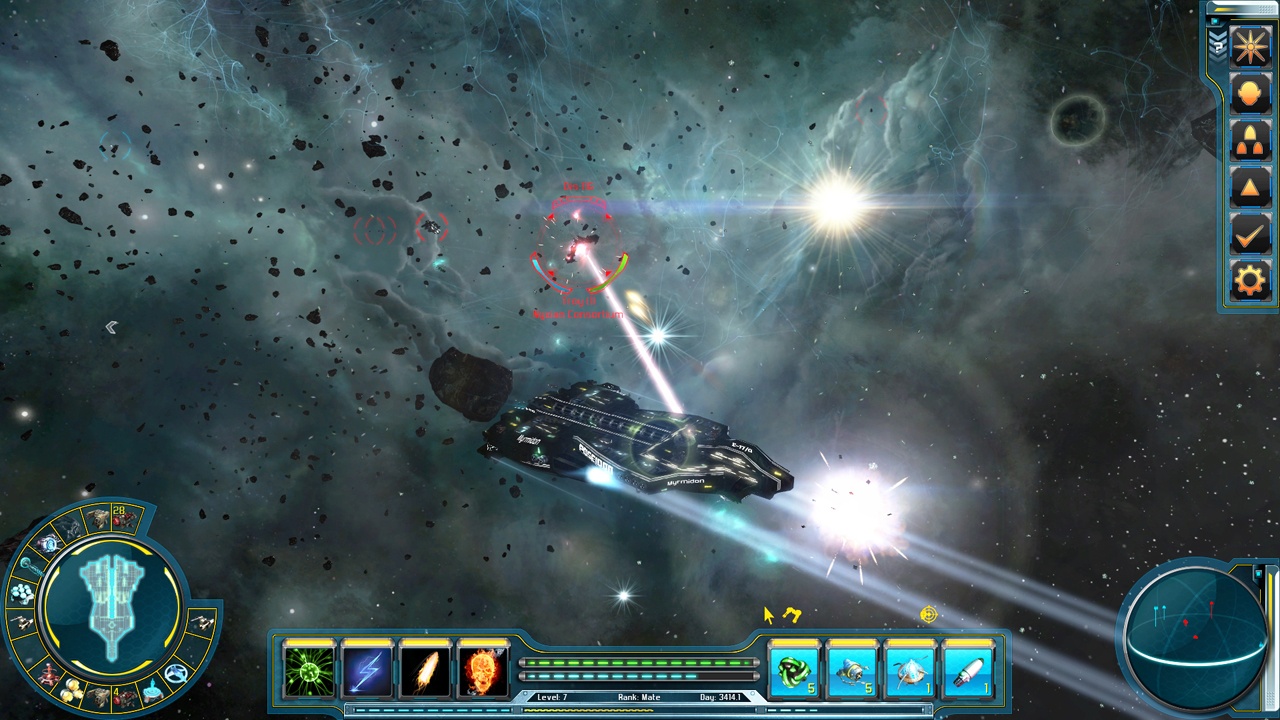
Task: Trigger the flaming skull ability
Action: point(484,670)
